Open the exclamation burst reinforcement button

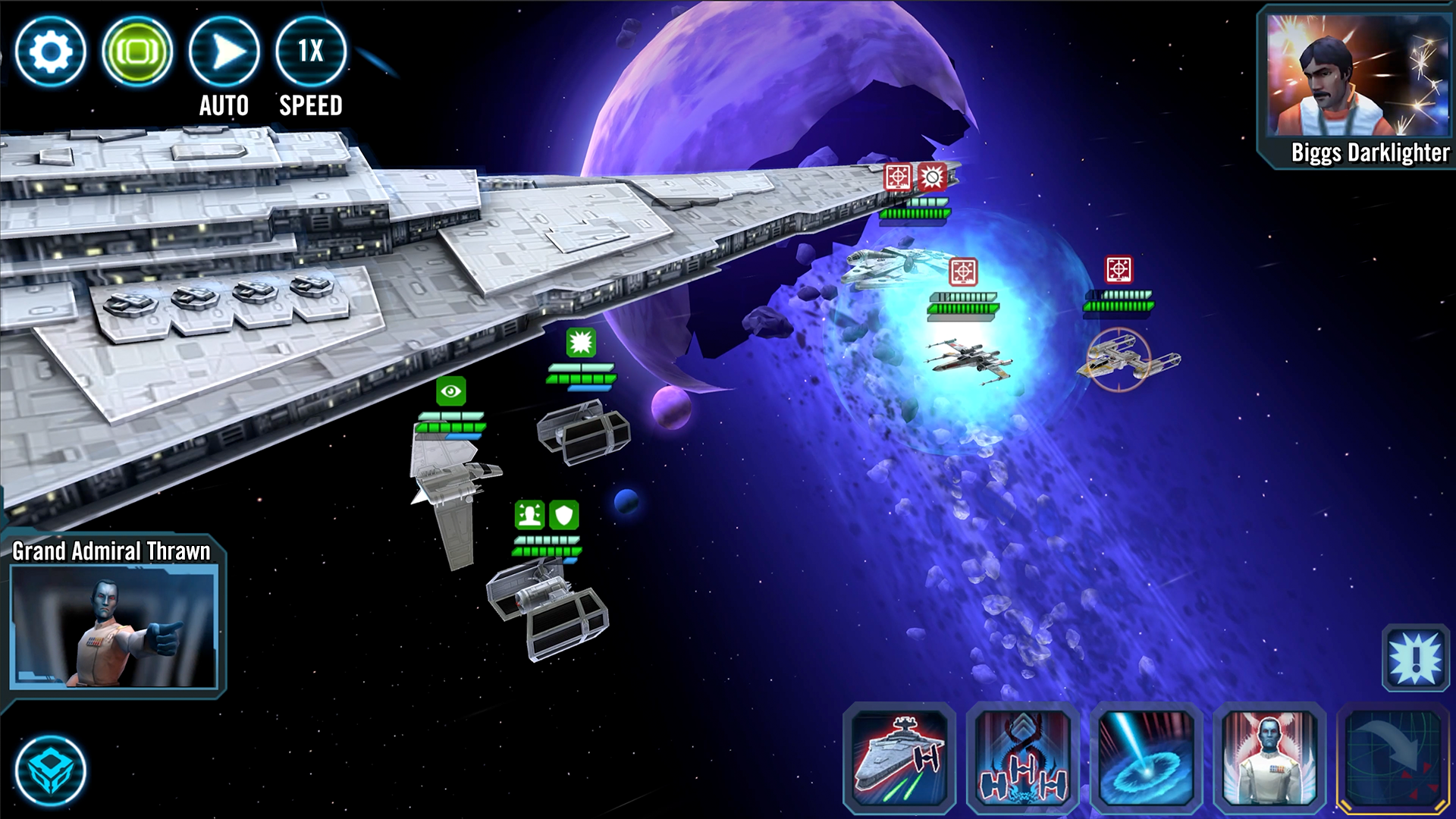coord(1415,658)
